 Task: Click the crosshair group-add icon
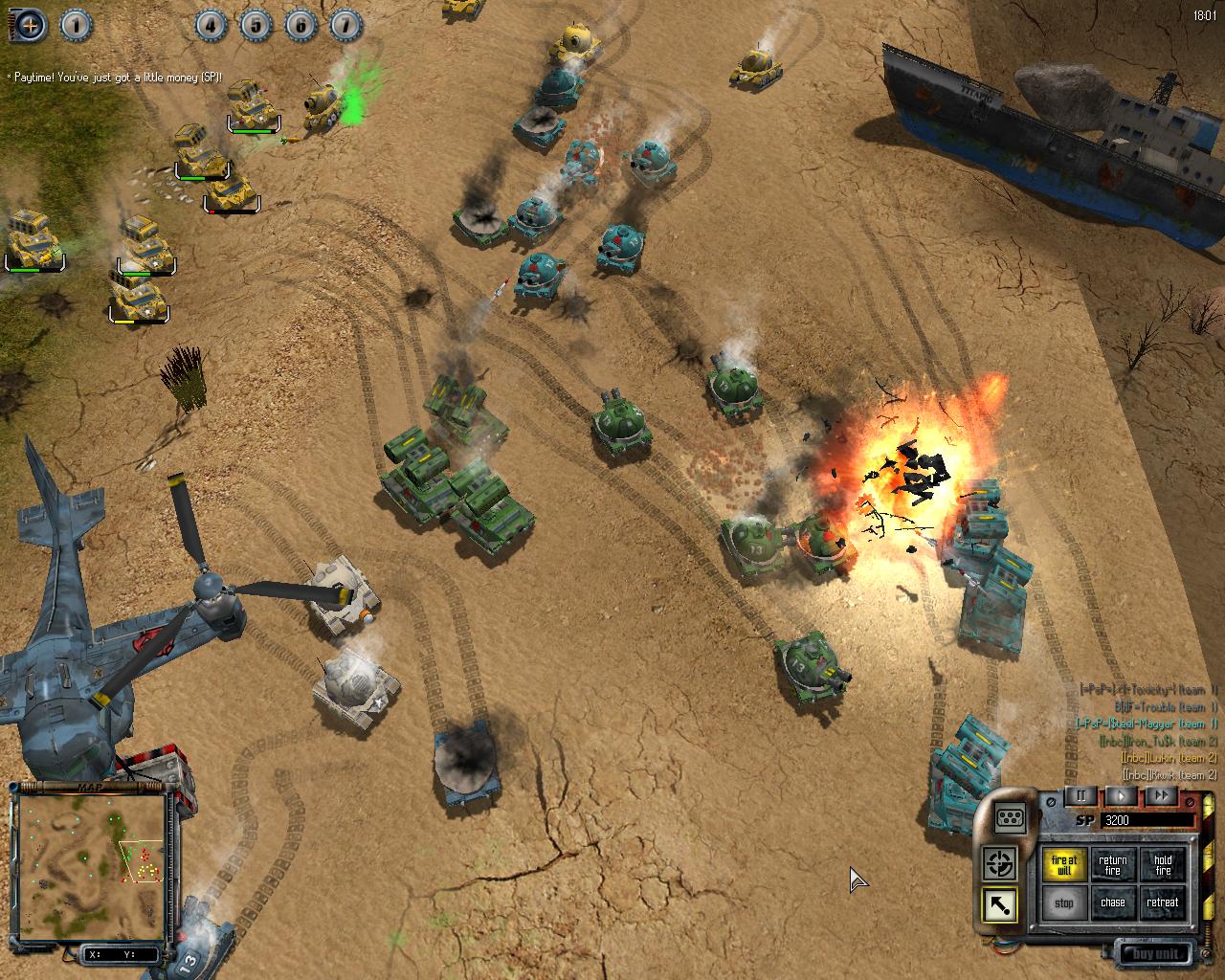tap(31, 25)
